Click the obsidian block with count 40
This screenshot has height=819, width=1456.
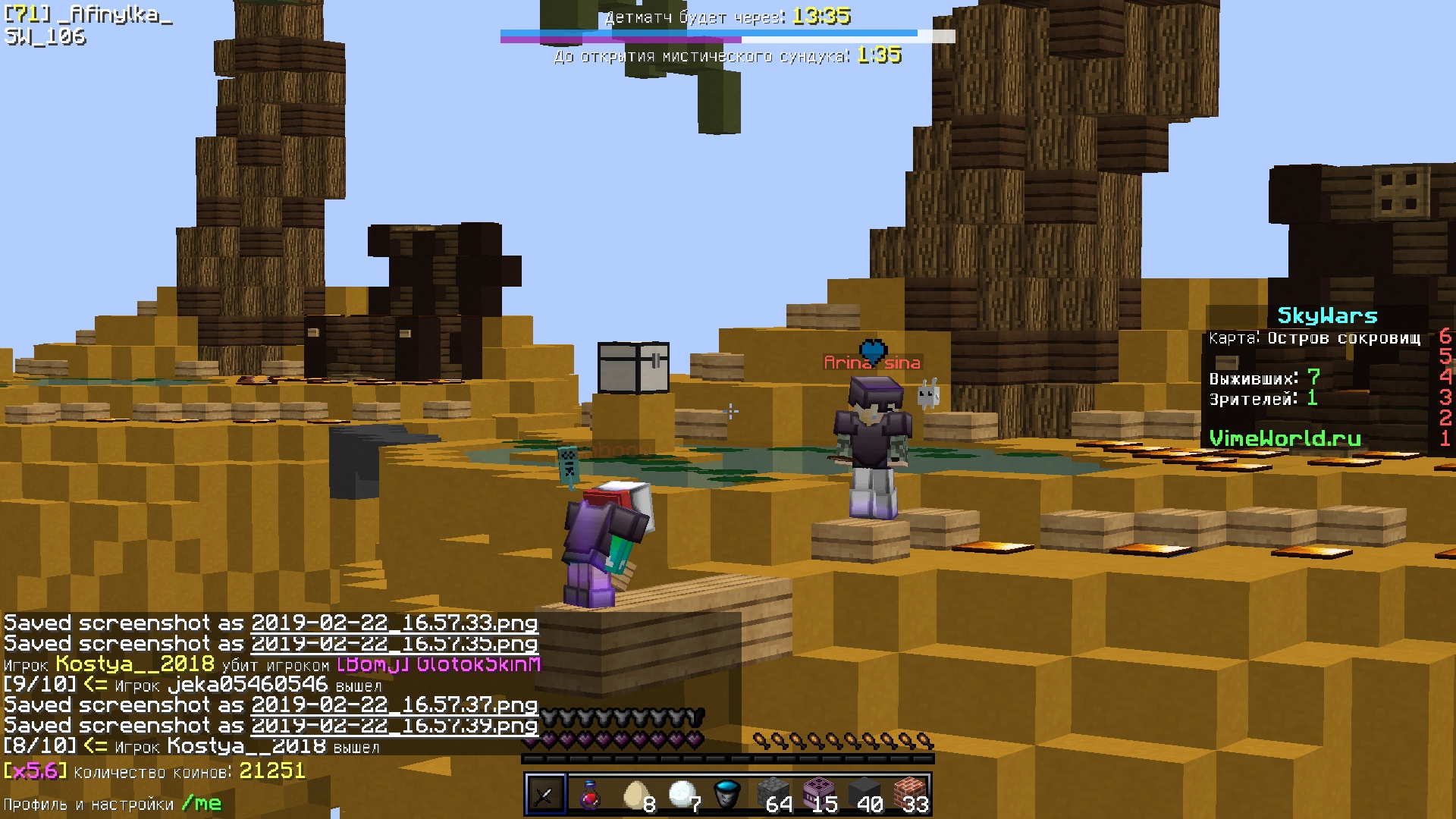864,792
